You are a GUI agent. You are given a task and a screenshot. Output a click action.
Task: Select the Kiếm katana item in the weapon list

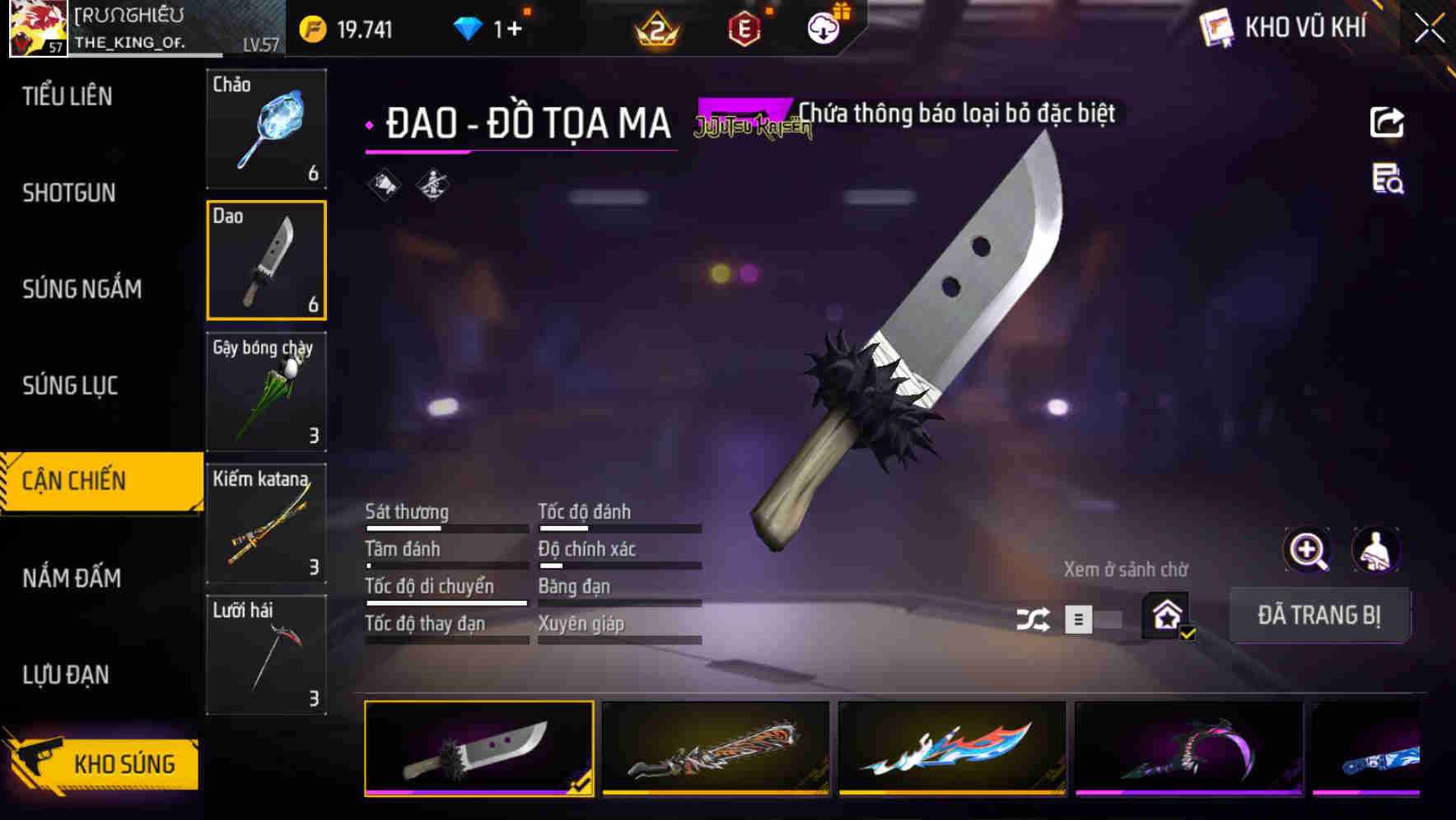[x=266, y=524]
